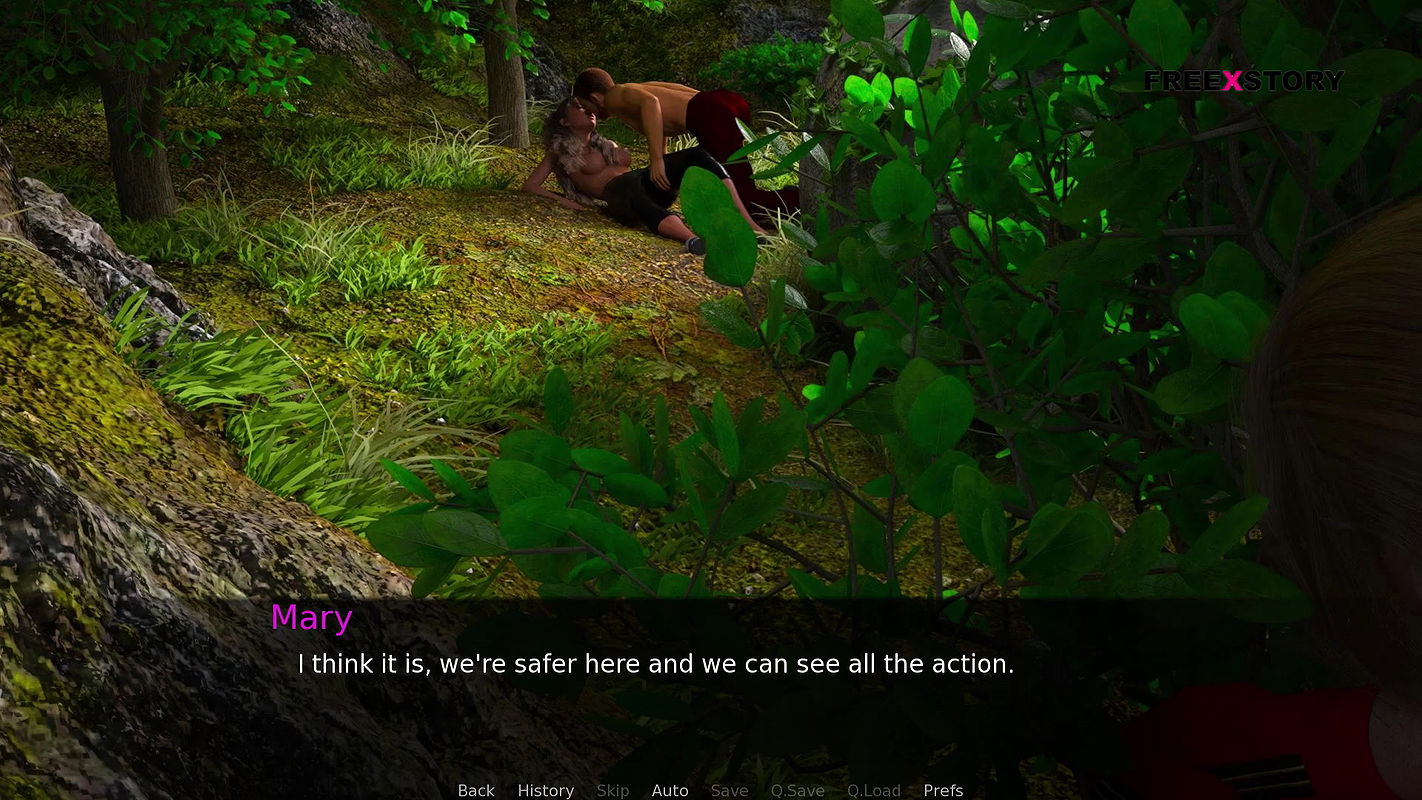Image resolution: width=1422 pixels, height=800 pixels.
Task: Open the dialogue History log
Action: (x=545, y=790)
